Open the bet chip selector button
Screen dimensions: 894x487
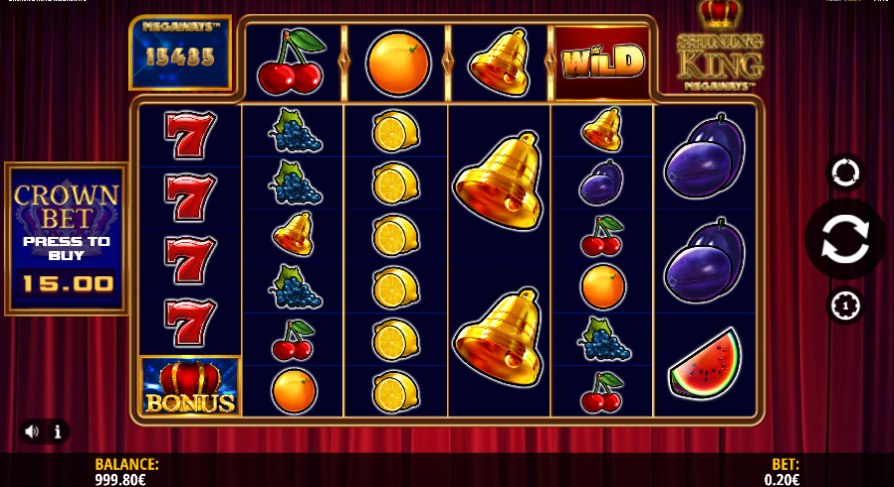[x=845, y=304]
